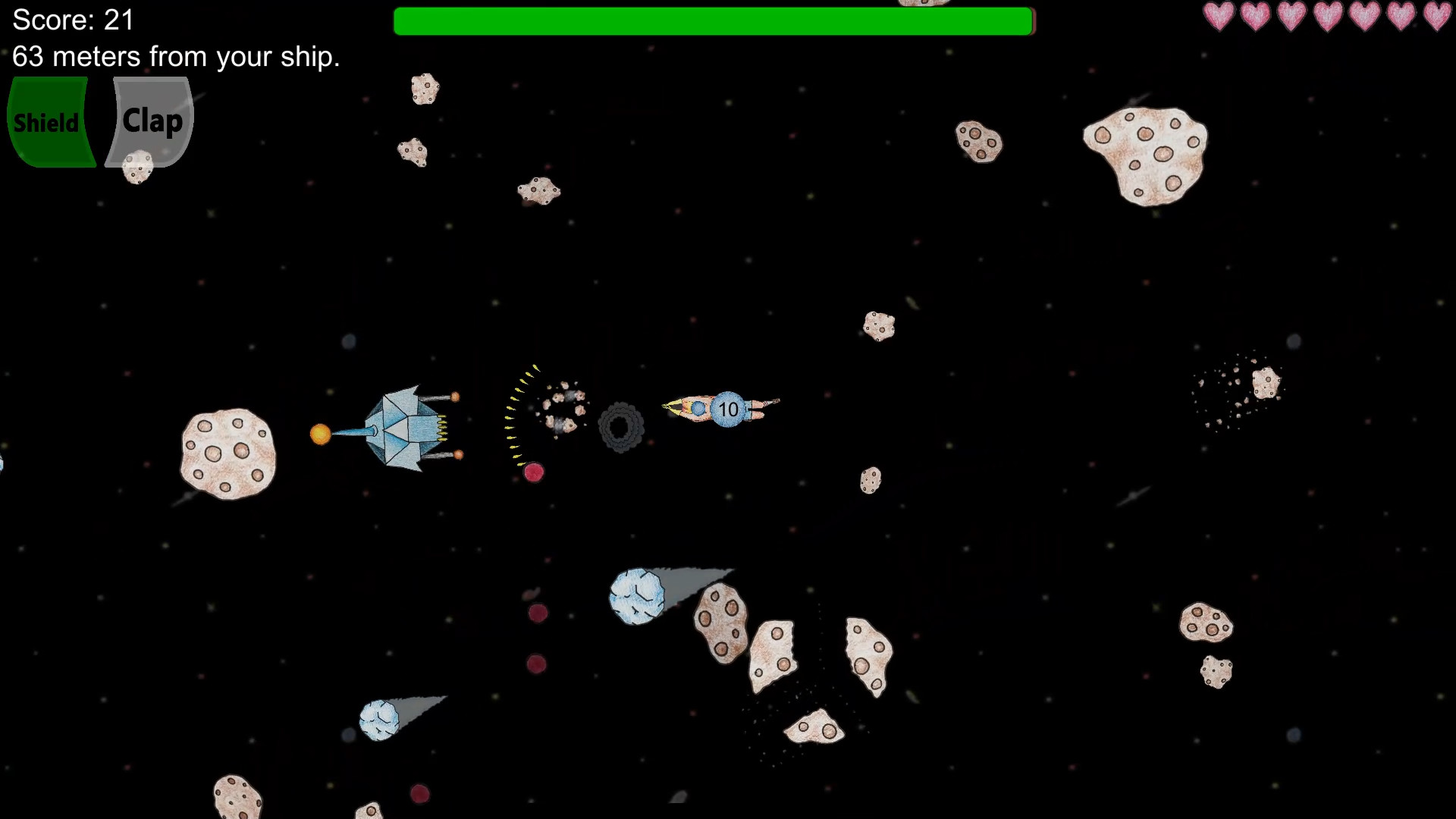Click the green health bar at the top
This screenshot has height=819, width=1456.
pos(713,22)
